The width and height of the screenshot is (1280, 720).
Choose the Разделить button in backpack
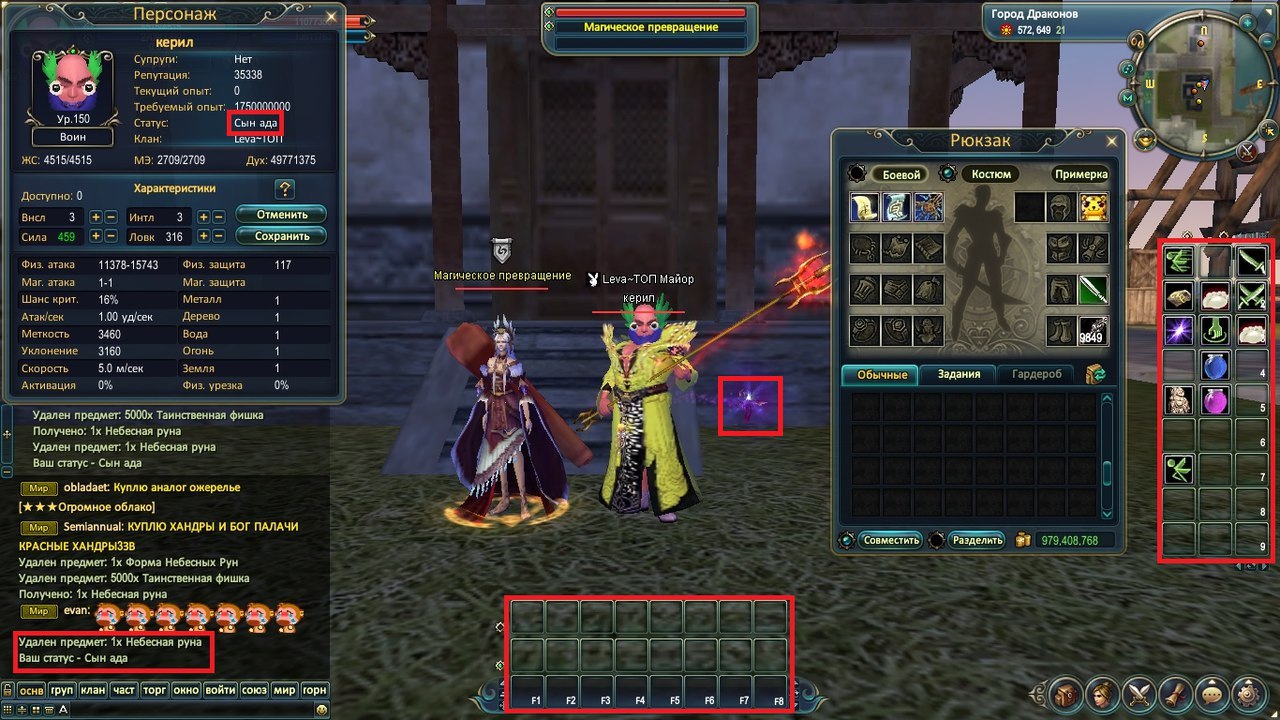[x=977, y=540]
